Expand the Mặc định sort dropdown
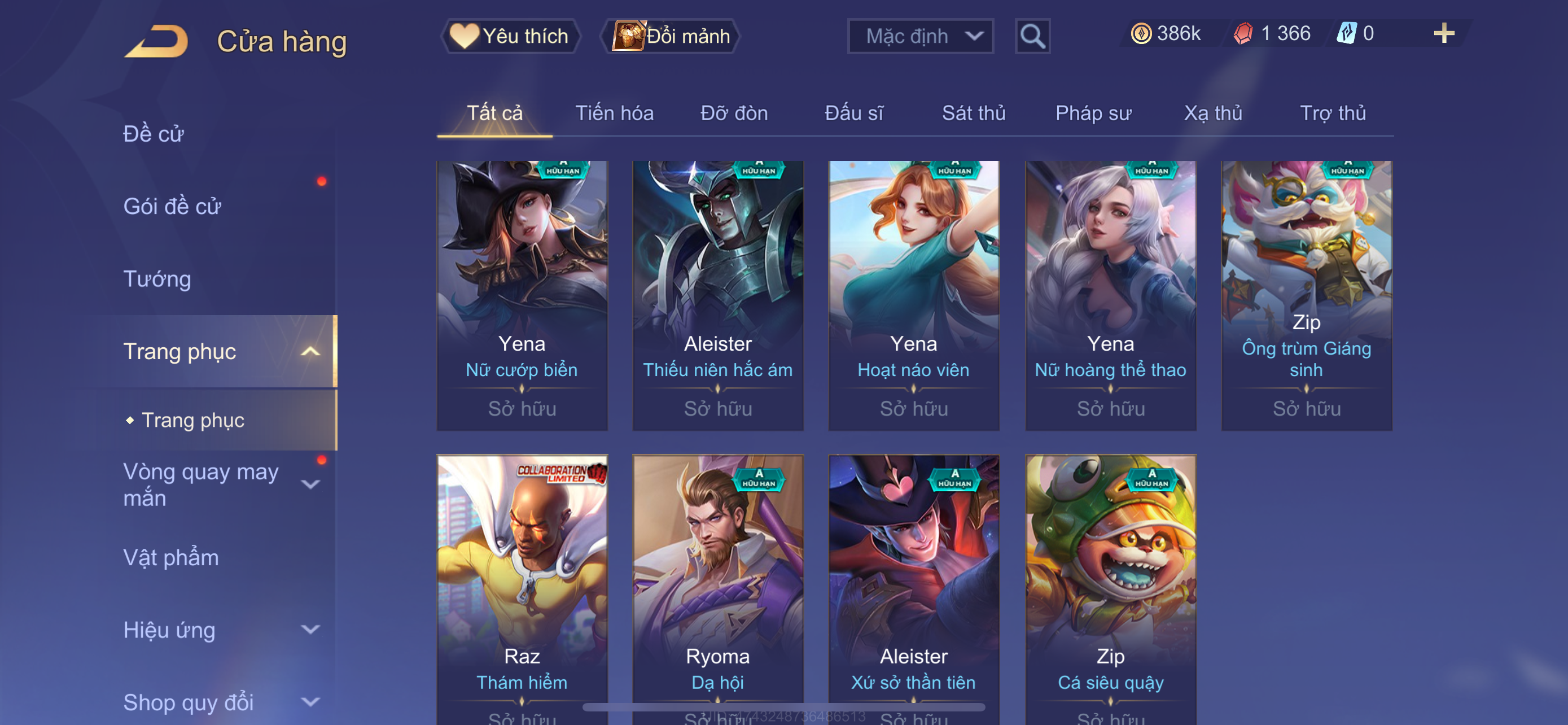This screenshot has height=725, width=1568. coord(919,37)
